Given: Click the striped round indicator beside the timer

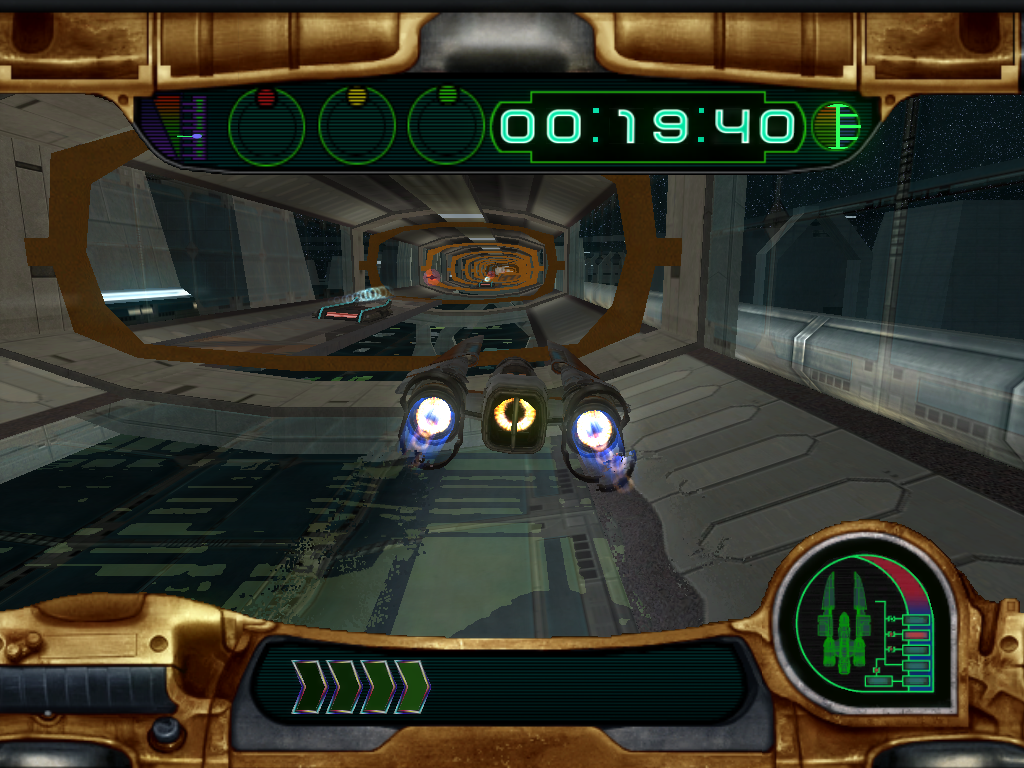Looking at the screenshot, I should 836,127.
